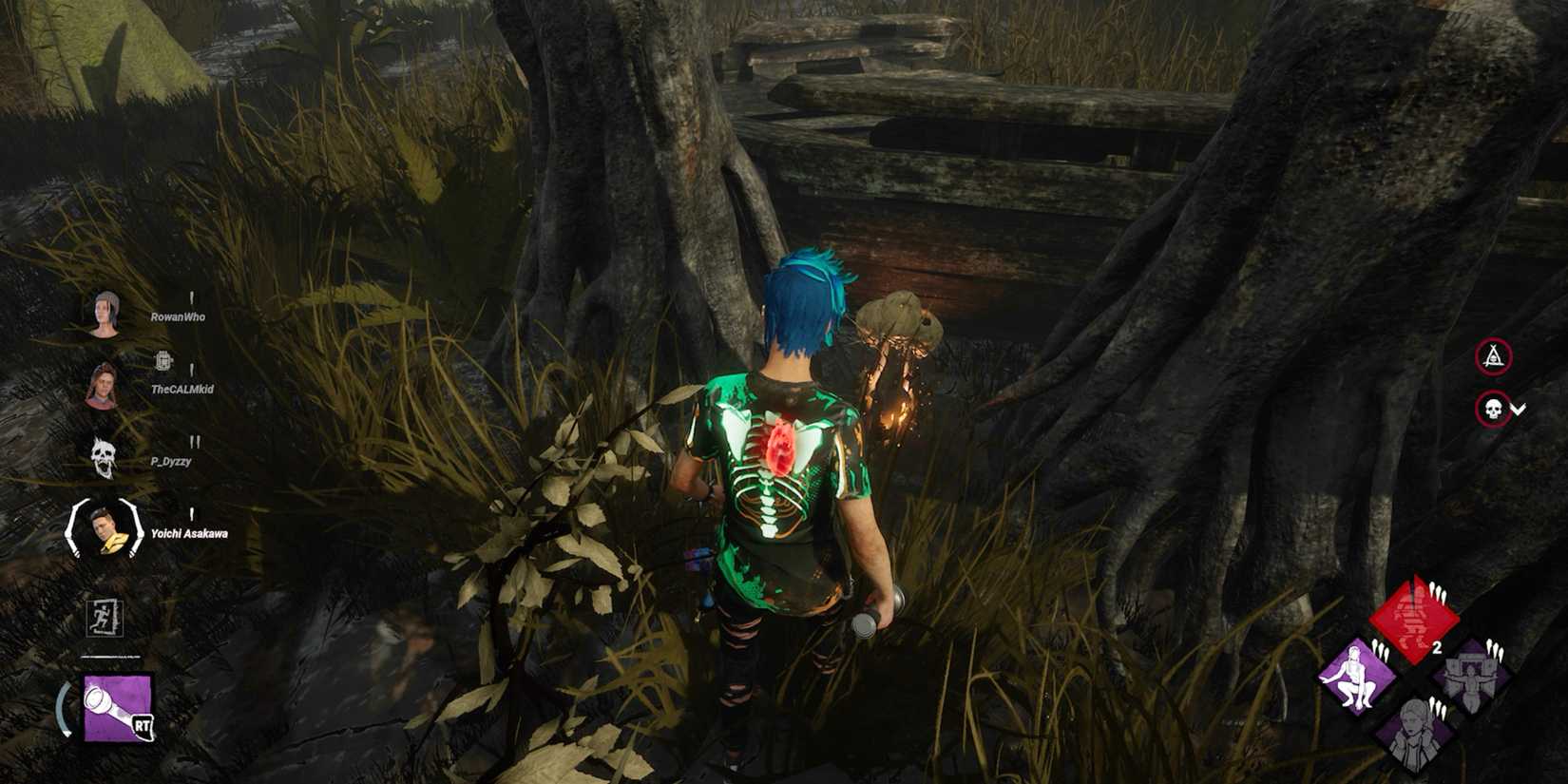Click P_Dyzzy's double hook state bars
Viewport: 1568px width, 784px height.
point(195,440)
